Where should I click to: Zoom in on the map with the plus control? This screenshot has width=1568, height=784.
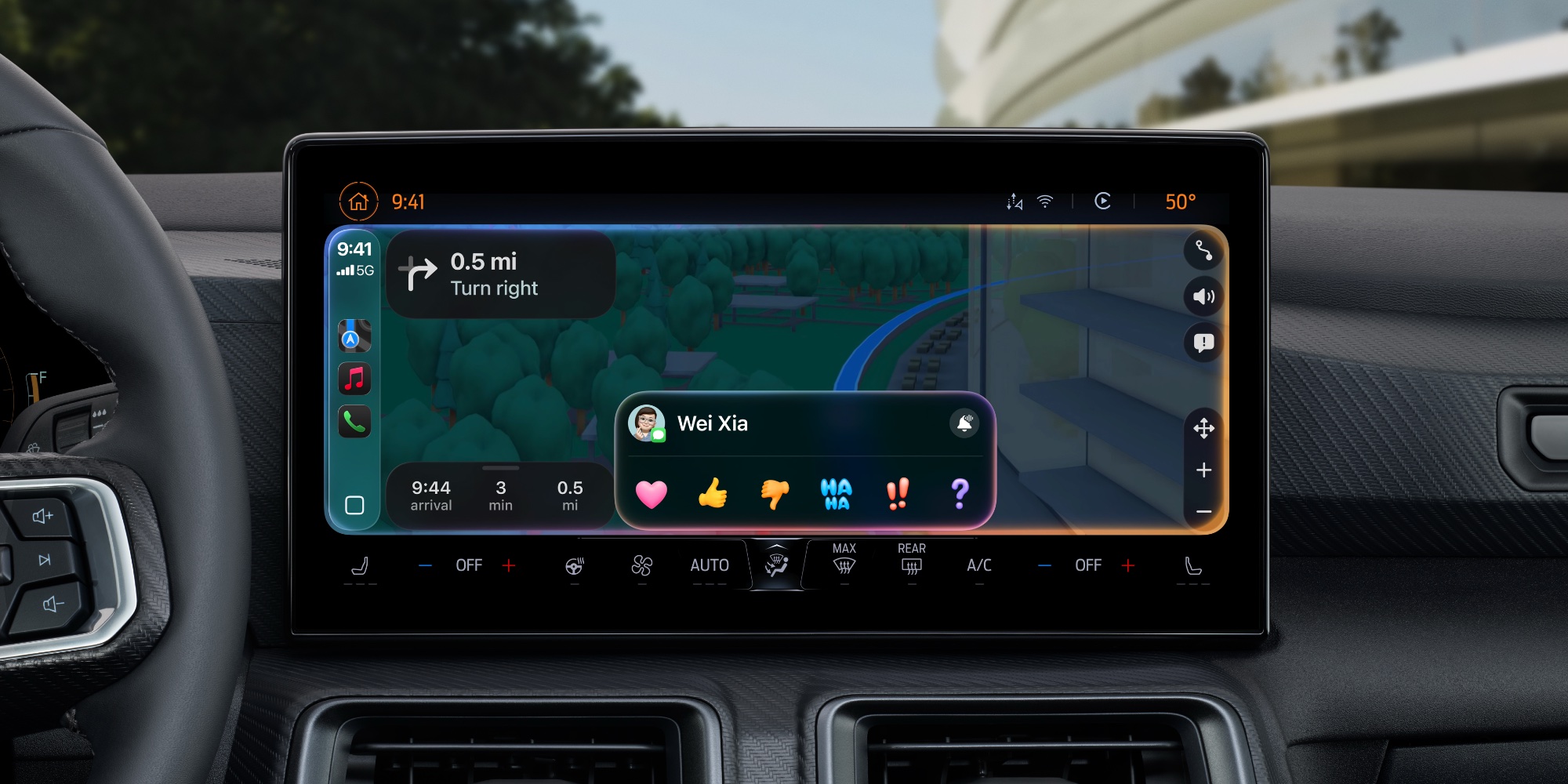[1204, 470]
